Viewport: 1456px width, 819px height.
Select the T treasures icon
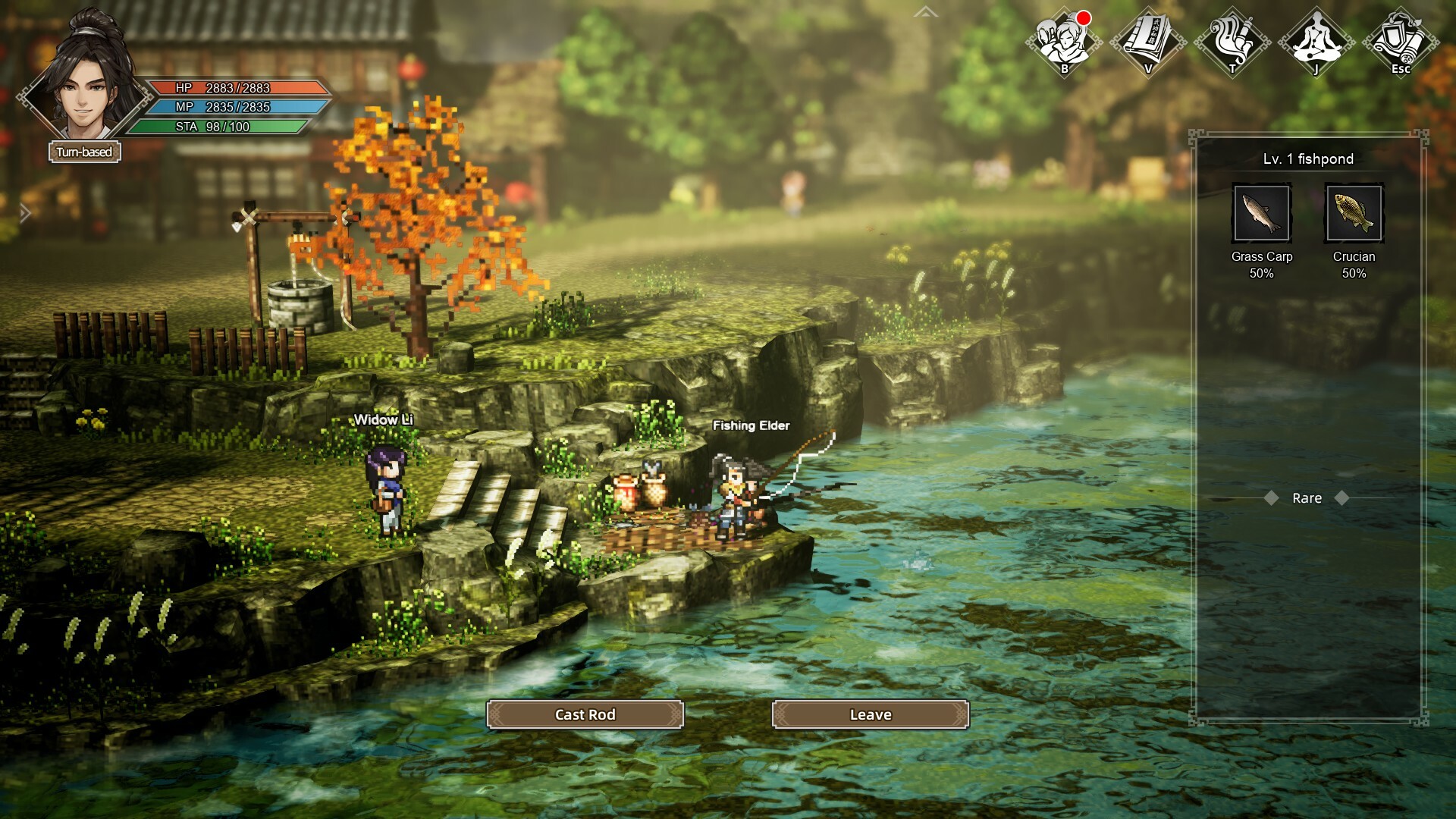click(x=1232, y=42)
